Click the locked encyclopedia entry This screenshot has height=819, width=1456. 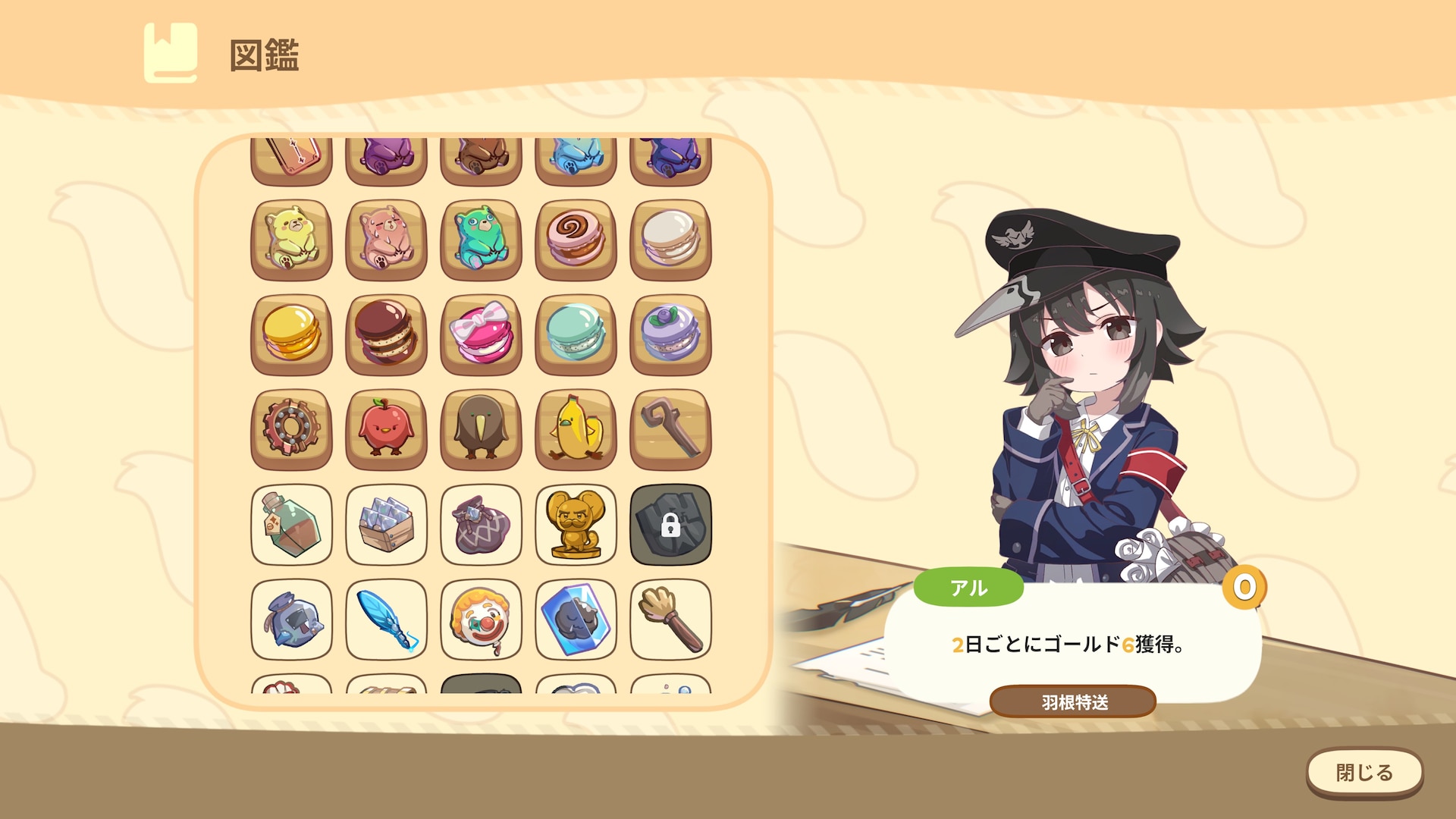(670, 524)
